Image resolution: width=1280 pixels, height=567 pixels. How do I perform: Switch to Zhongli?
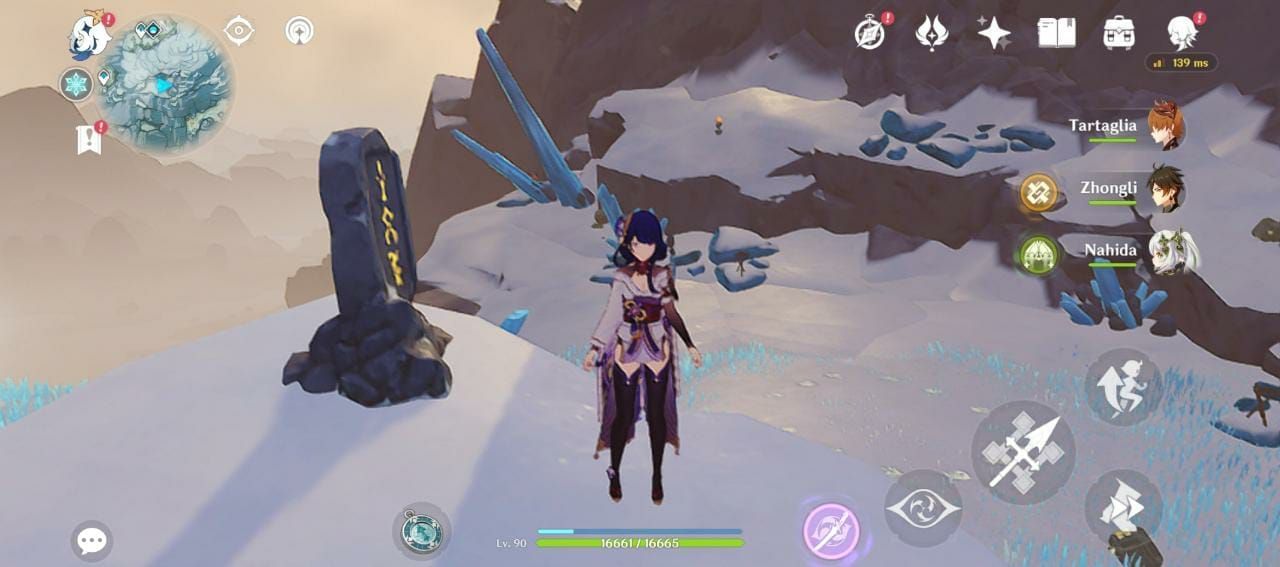pyautogui.click(x=1164, y=188)
